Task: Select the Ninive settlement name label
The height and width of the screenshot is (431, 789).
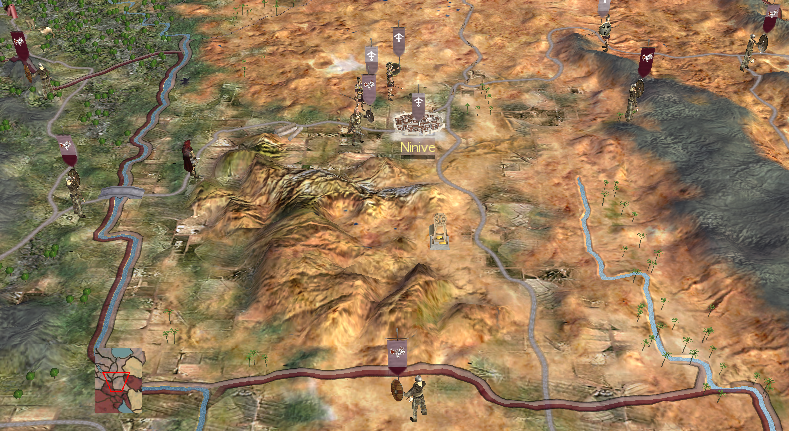Action: [x=417, y=148]
